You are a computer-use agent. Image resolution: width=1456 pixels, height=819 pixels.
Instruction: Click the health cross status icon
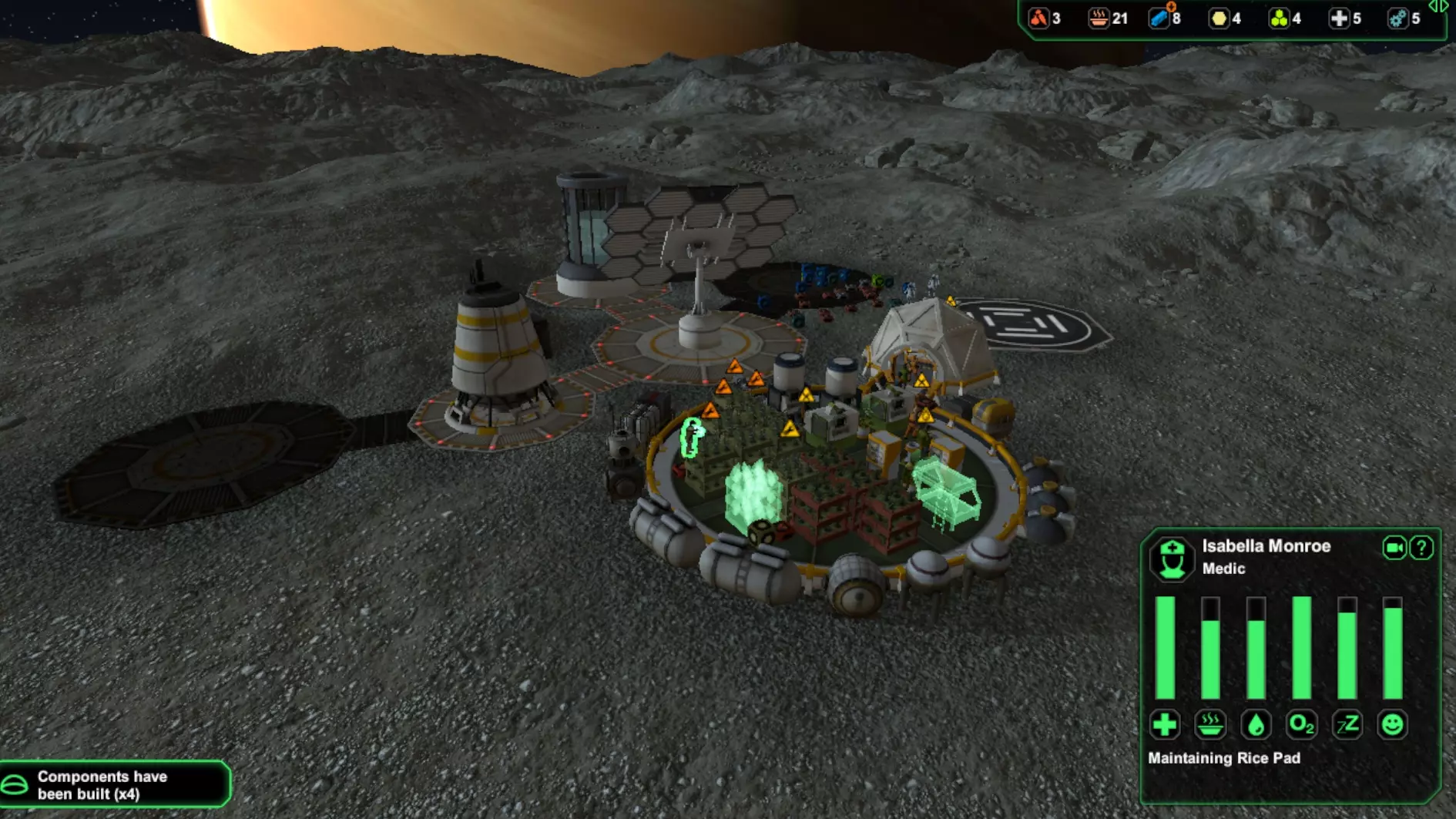(x=1165, y=724)
